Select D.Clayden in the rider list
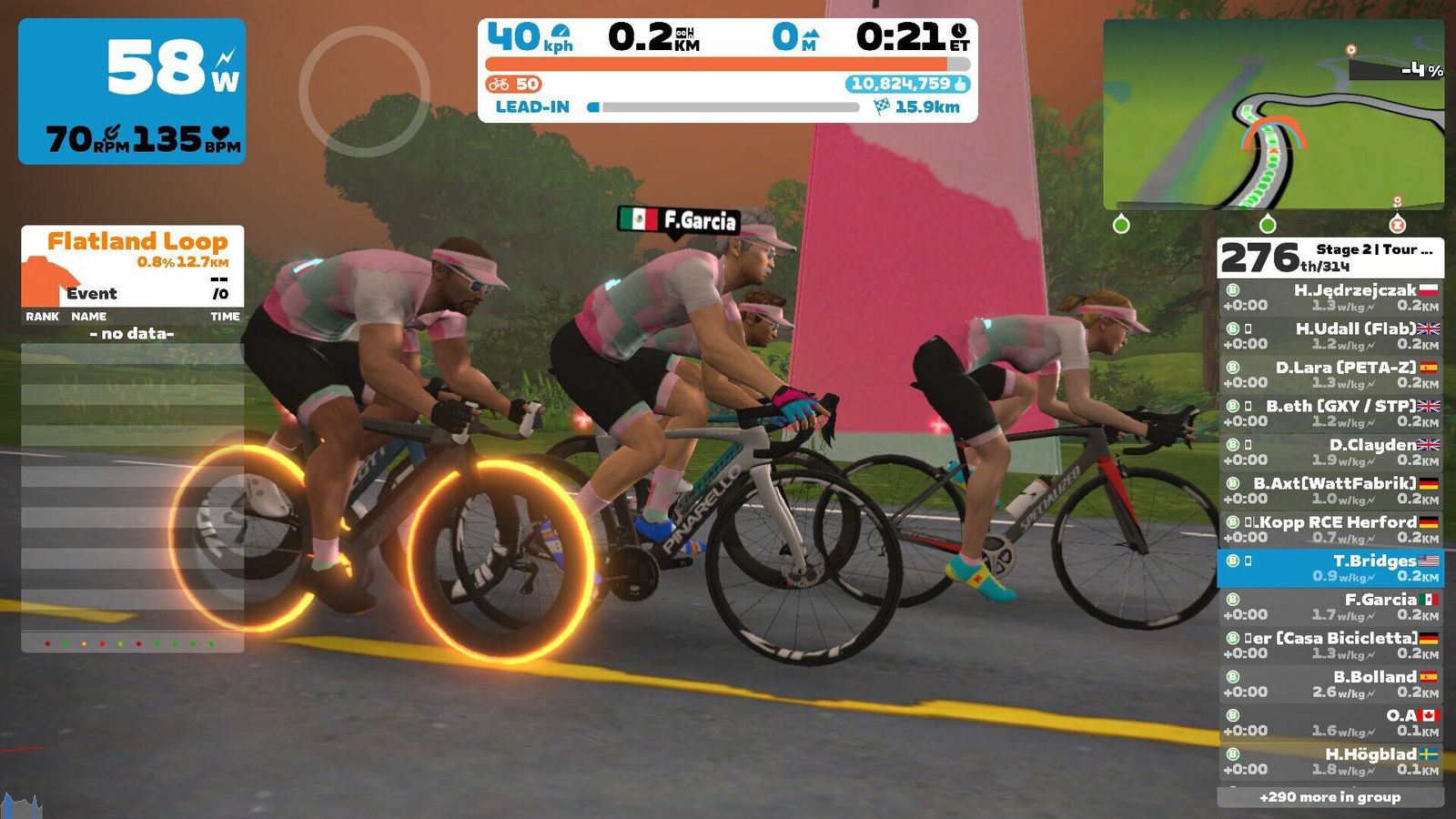 coord(1330,452)
